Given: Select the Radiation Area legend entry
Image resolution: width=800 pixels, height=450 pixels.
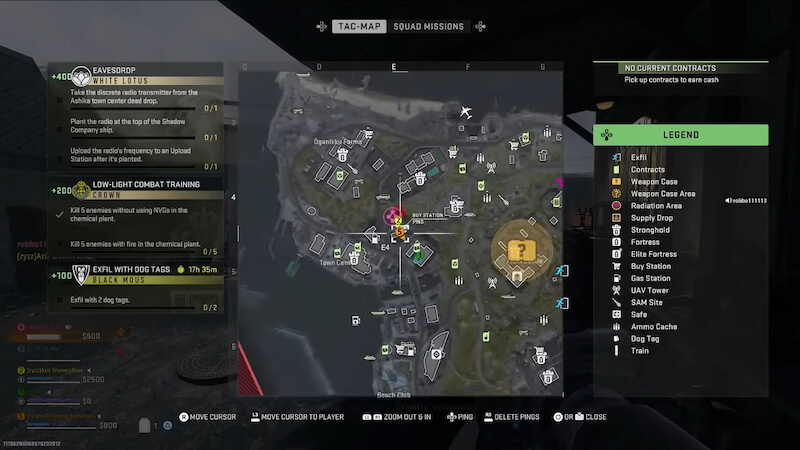Looking at the screenshot, I should tap(657, 206).
